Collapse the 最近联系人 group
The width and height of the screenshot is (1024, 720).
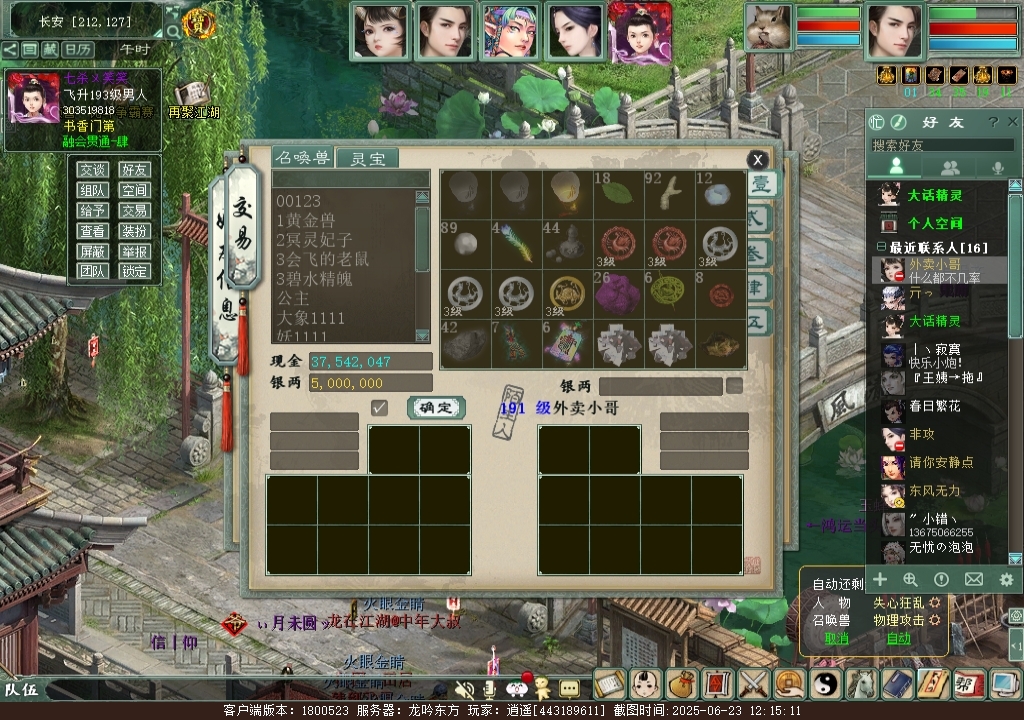[881, 247]
